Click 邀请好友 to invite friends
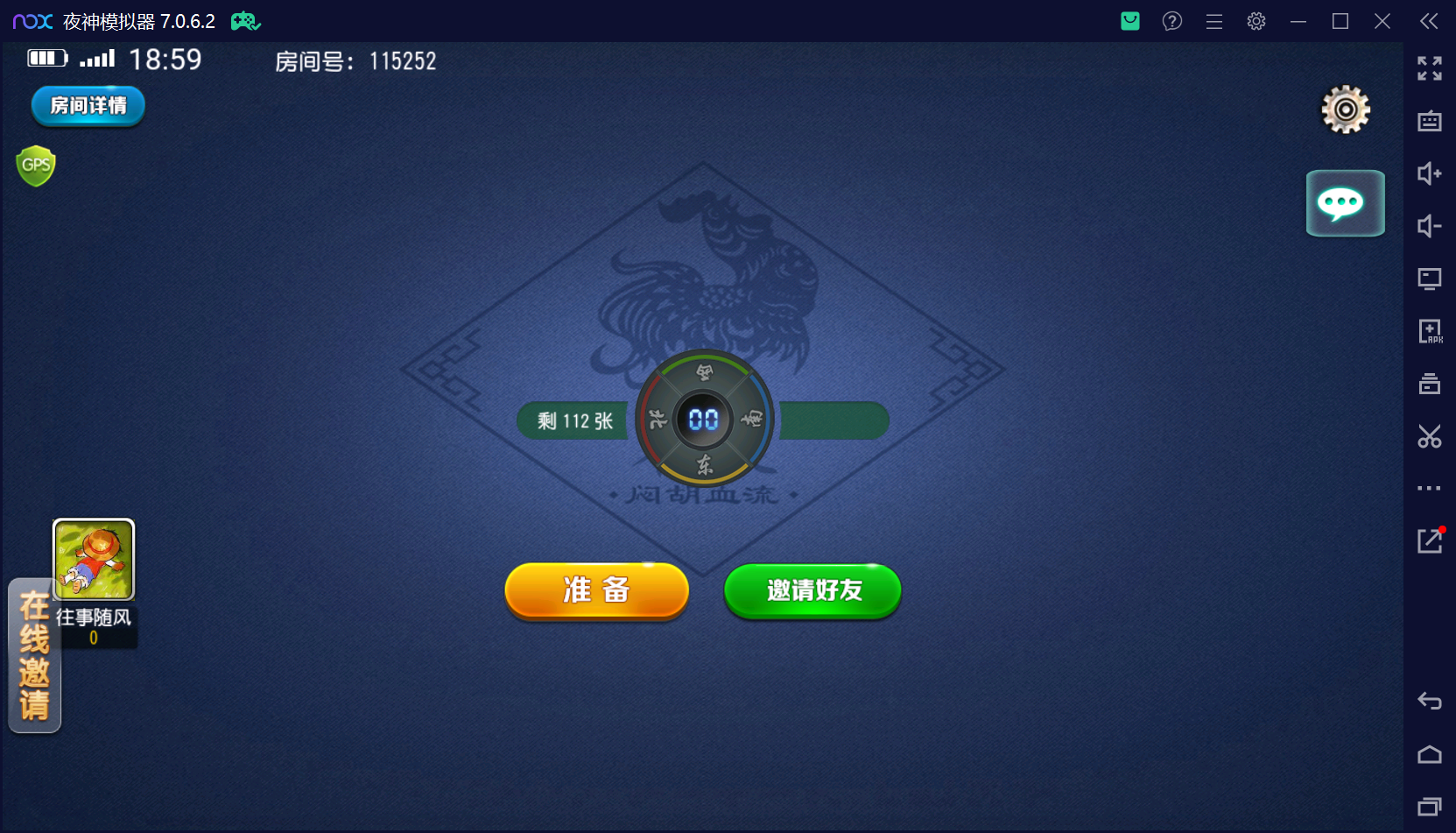The width and height of the screenshot is (1456, 833). point(812,591)
